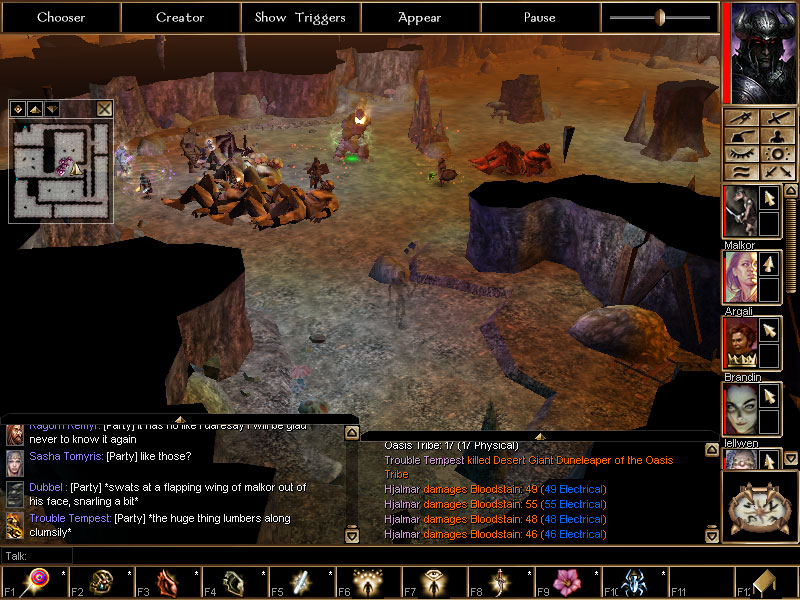Pause the game

click(539, 17)
